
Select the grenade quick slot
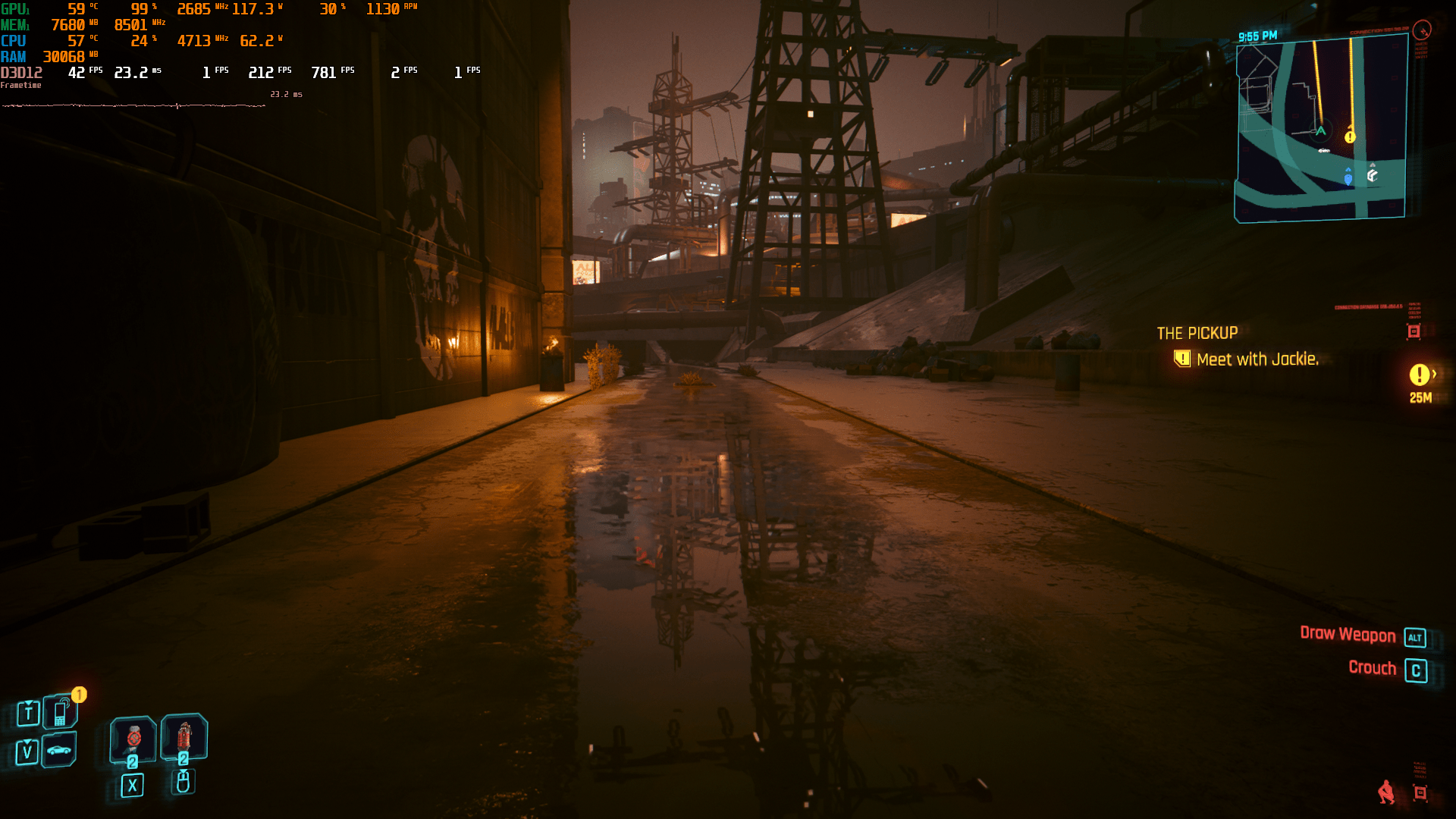[x=133, y=738]
